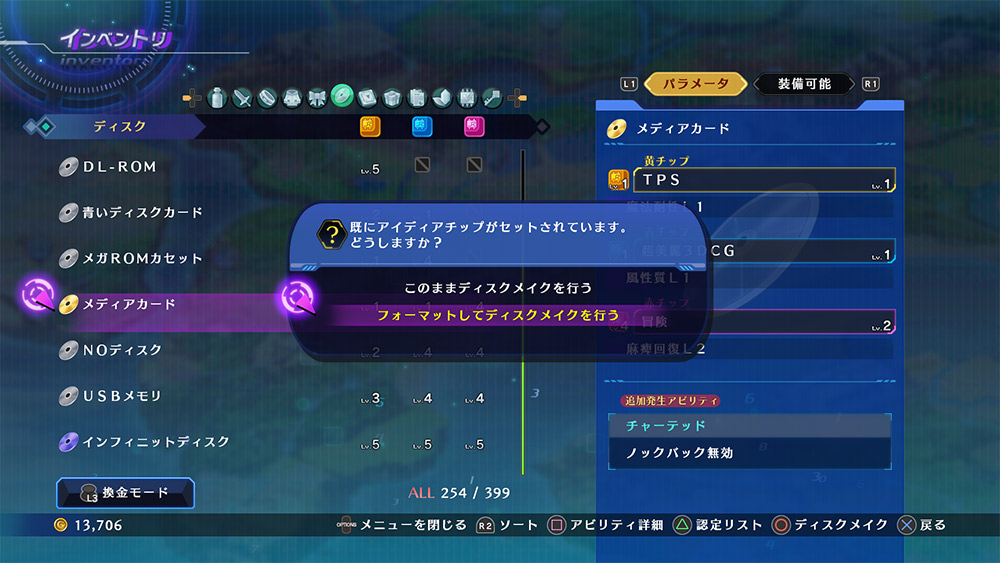Screen dimensions: 1000x563
Task: Select the メディアカード entry in the list
Action: pos(128,304)
